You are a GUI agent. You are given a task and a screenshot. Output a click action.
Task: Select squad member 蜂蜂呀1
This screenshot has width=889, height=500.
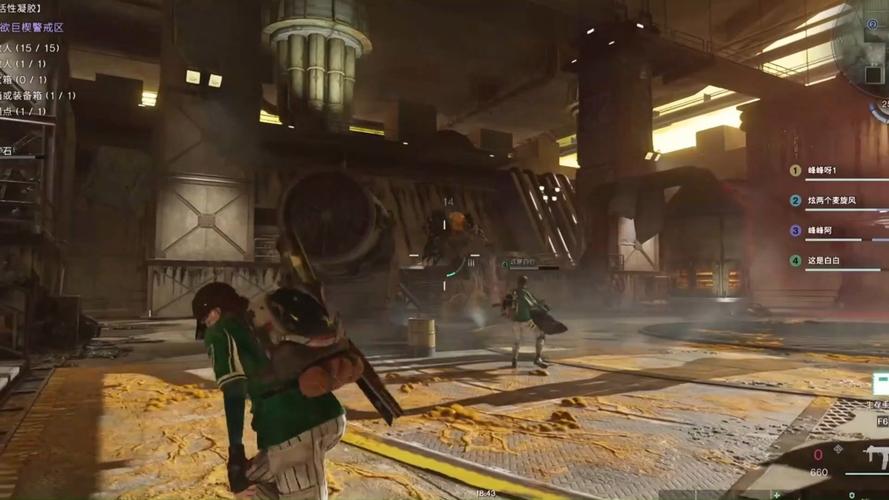pos(822,170)
